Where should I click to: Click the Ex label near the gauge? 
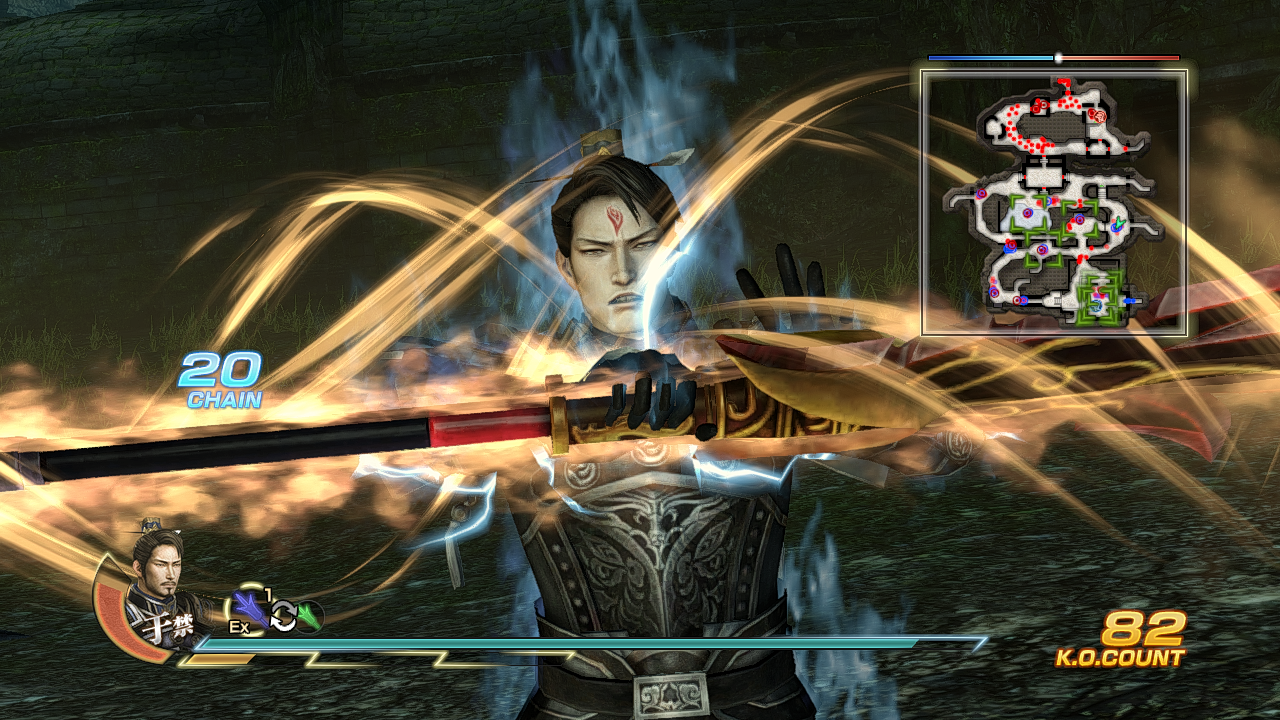point(239,626)
